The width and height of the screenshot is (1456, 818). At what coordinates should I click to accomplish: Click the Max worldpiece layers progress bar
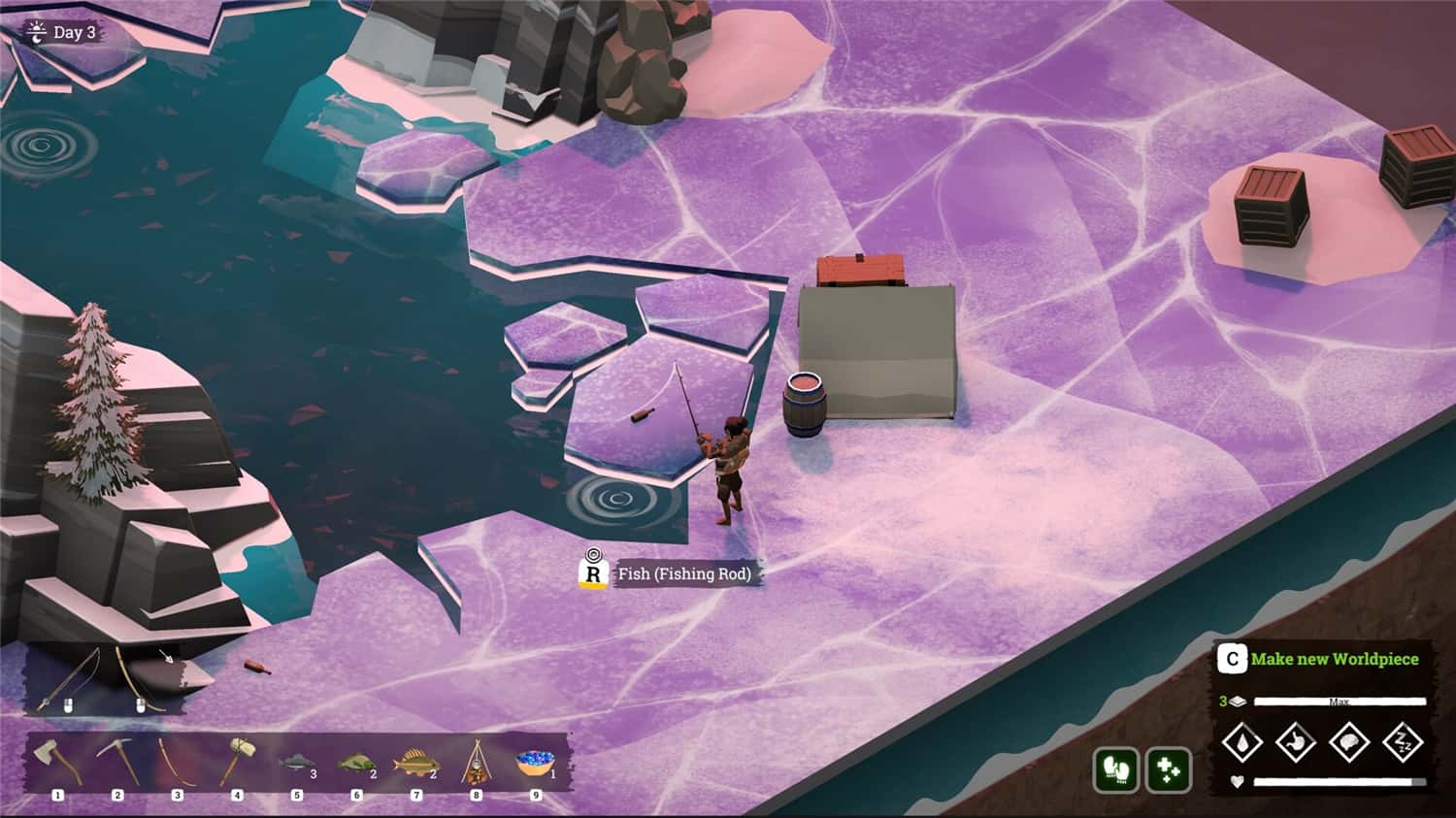(1340, 702)
